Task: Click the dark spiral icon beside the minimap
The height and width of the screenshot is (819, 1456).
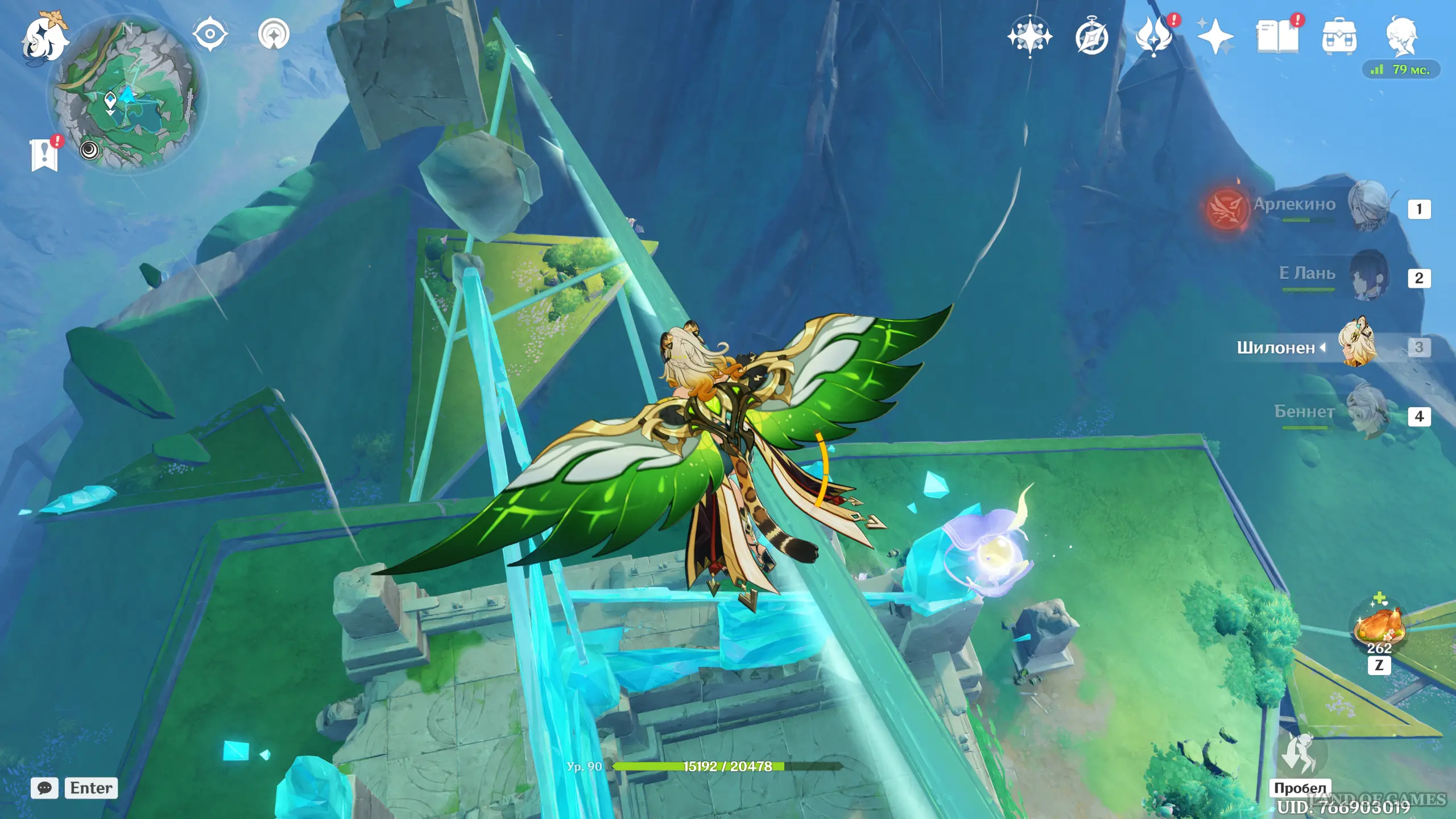Action: 89,150
